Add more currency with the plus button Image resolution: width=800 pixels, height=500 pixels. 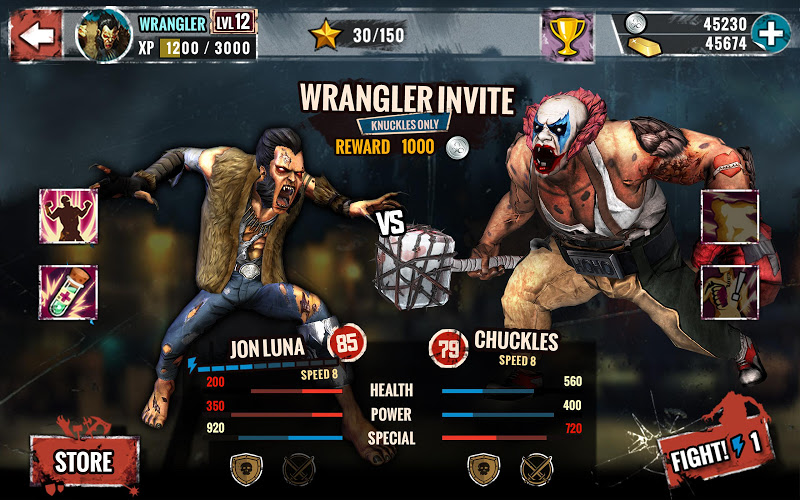coord(770,32)
